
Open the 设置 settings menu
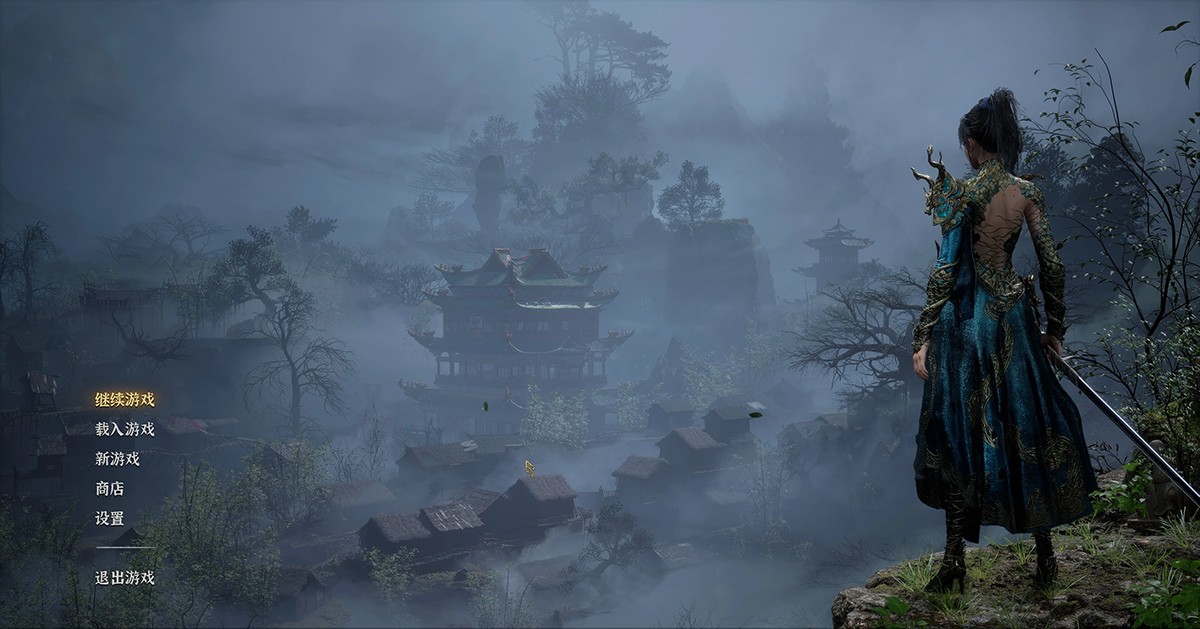(x=110, y=519)
